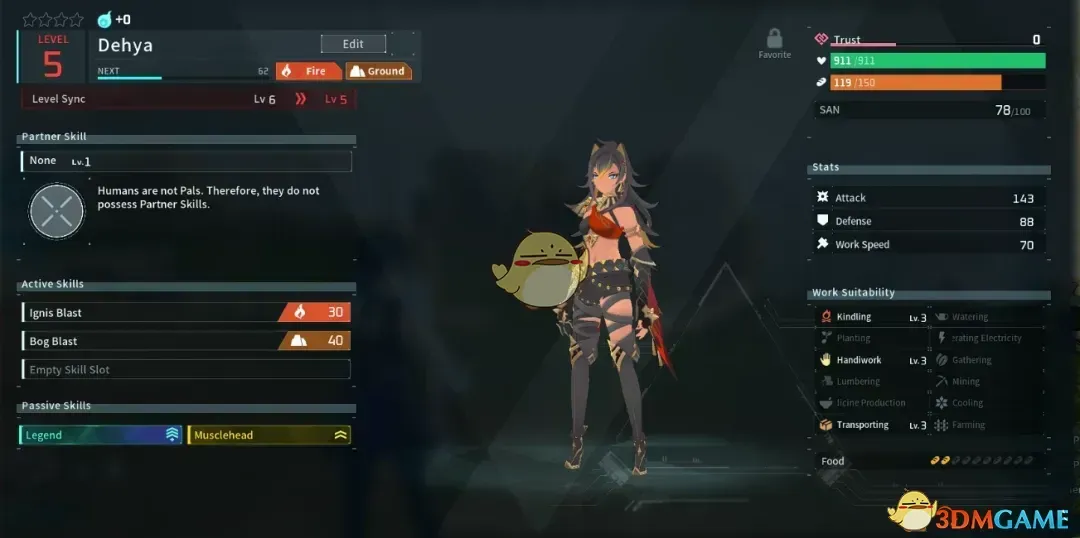This screenshot has height=538, width=1080.
Task: Select the Bog Blast active skill
Action: pyautogui.click(x=186, y=341)
